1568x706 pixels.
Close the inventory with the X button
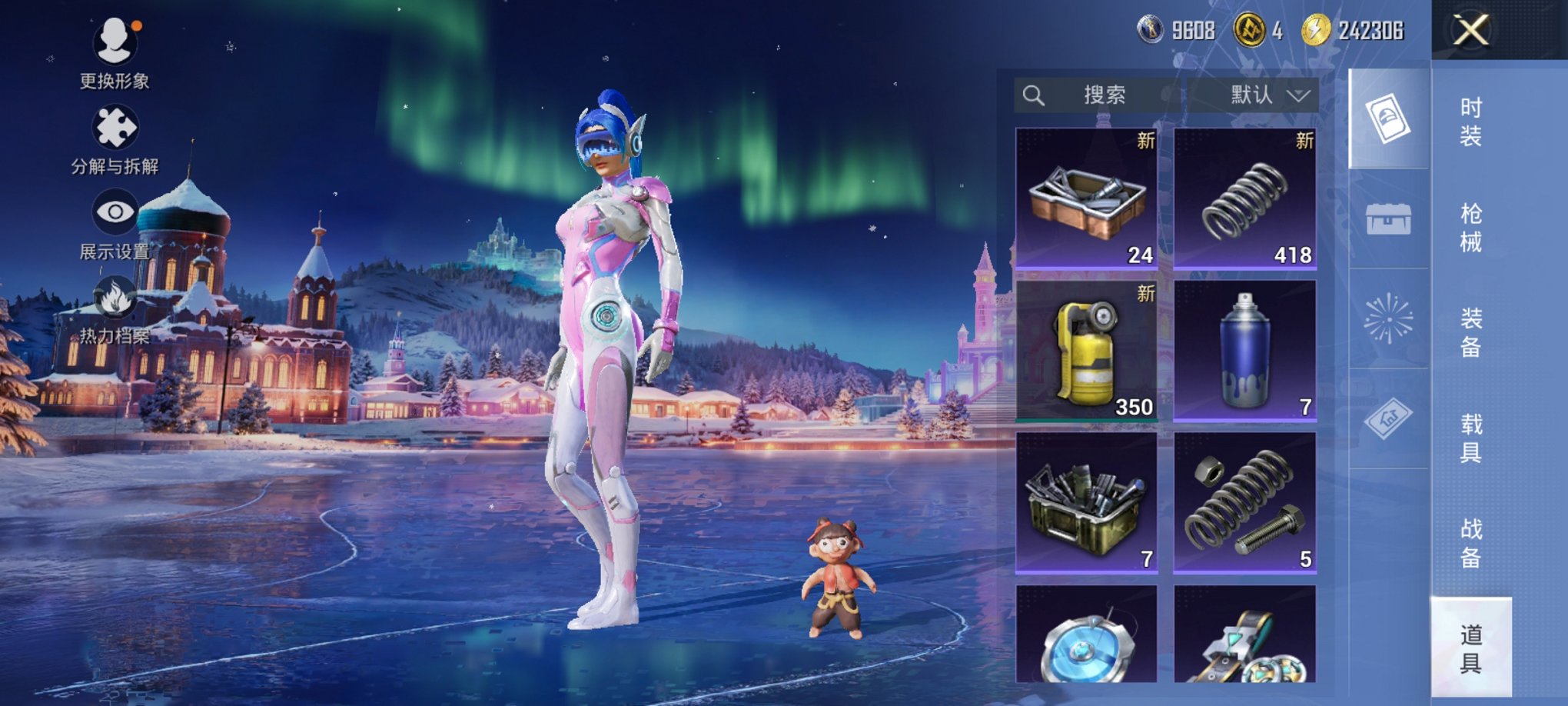click(1470, 31)
